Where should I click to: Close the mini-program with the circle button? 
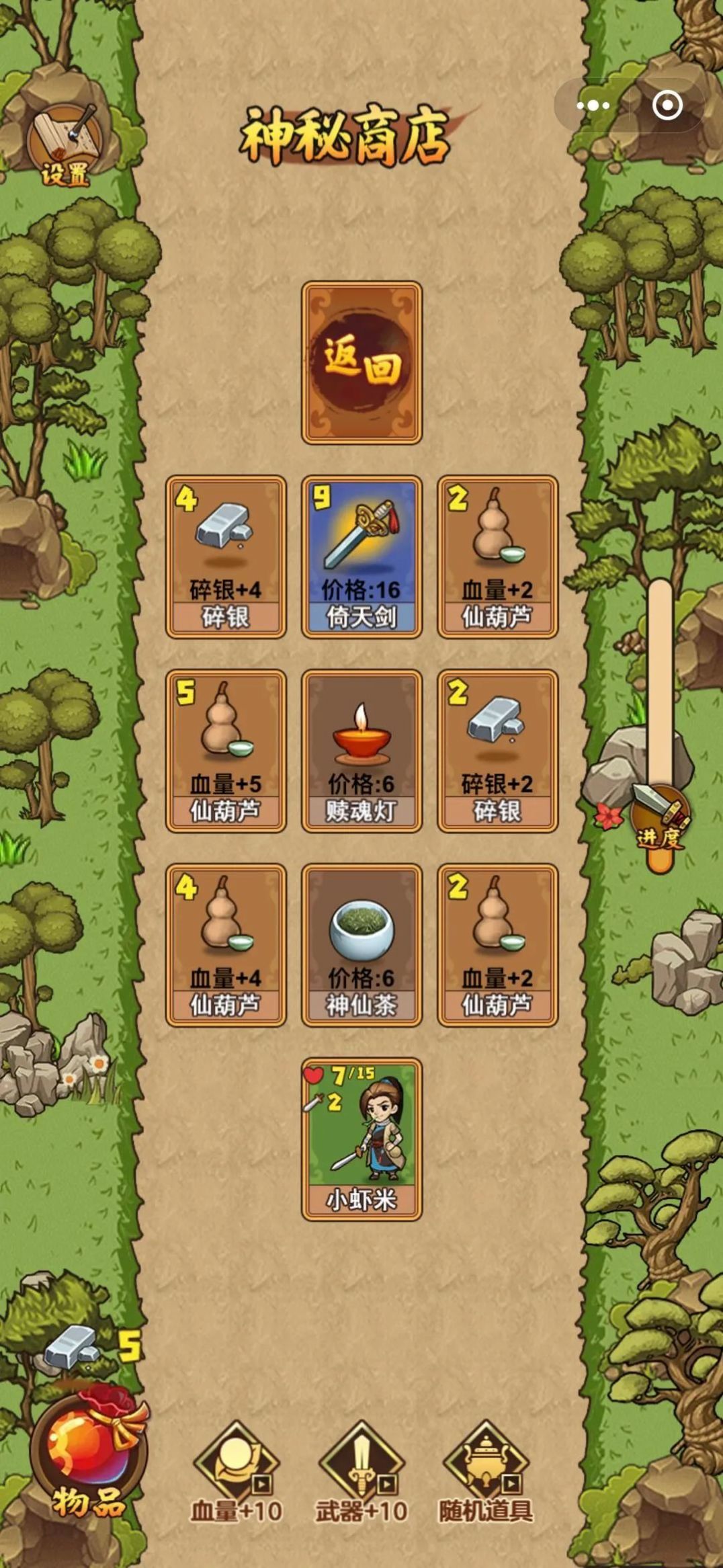pyautogui.click(x=667, y=106)
